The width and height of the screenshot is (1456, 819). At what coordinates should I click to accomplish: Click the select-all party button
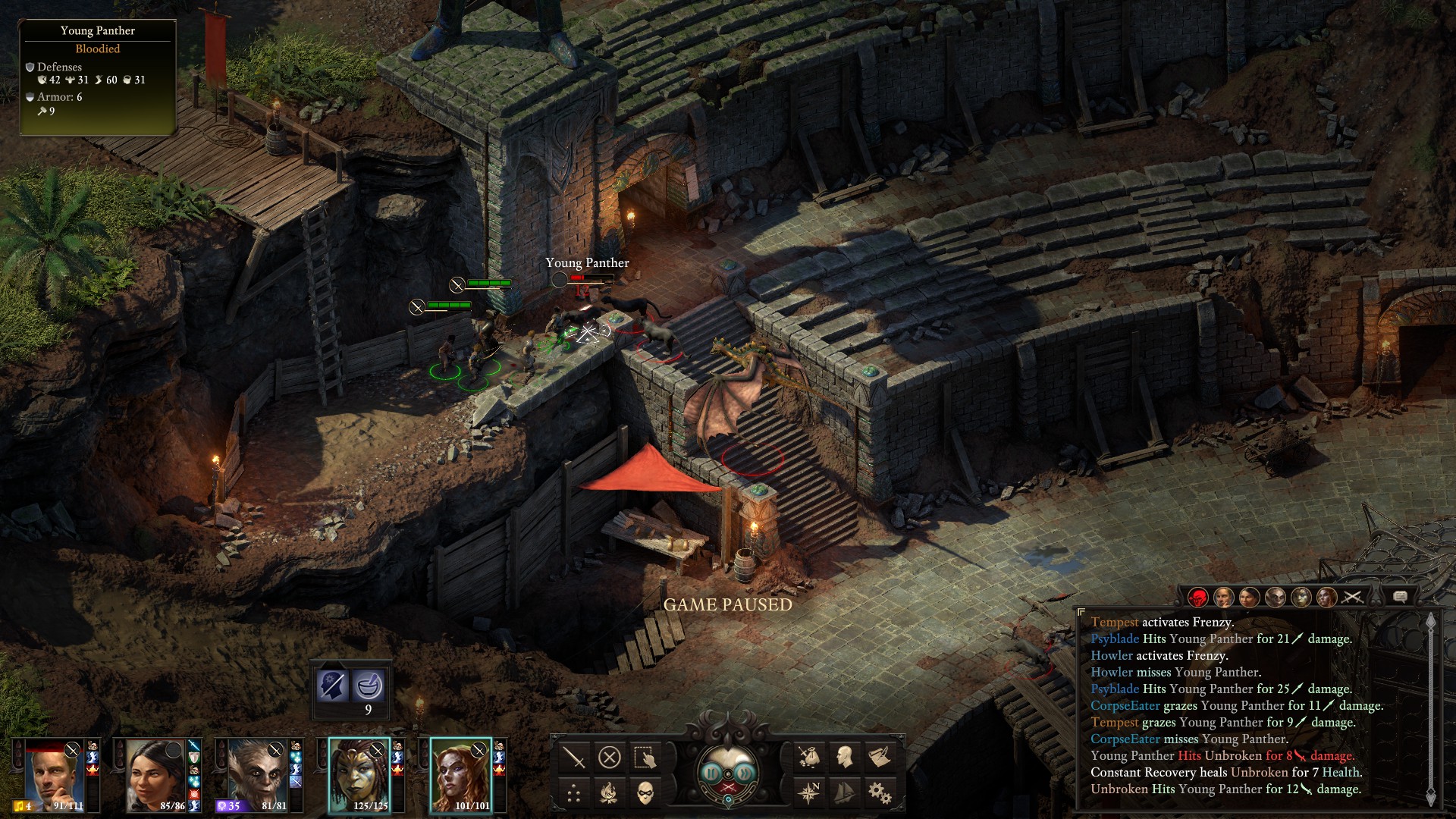(645, 757)
